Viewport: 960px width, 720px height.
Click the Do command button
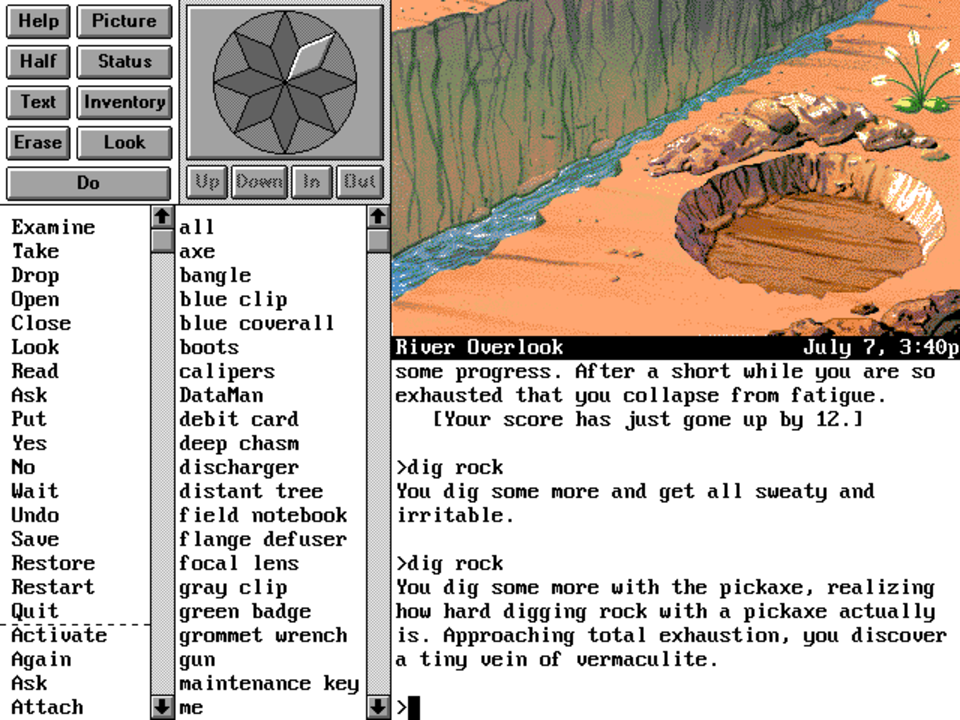(88, 183)
